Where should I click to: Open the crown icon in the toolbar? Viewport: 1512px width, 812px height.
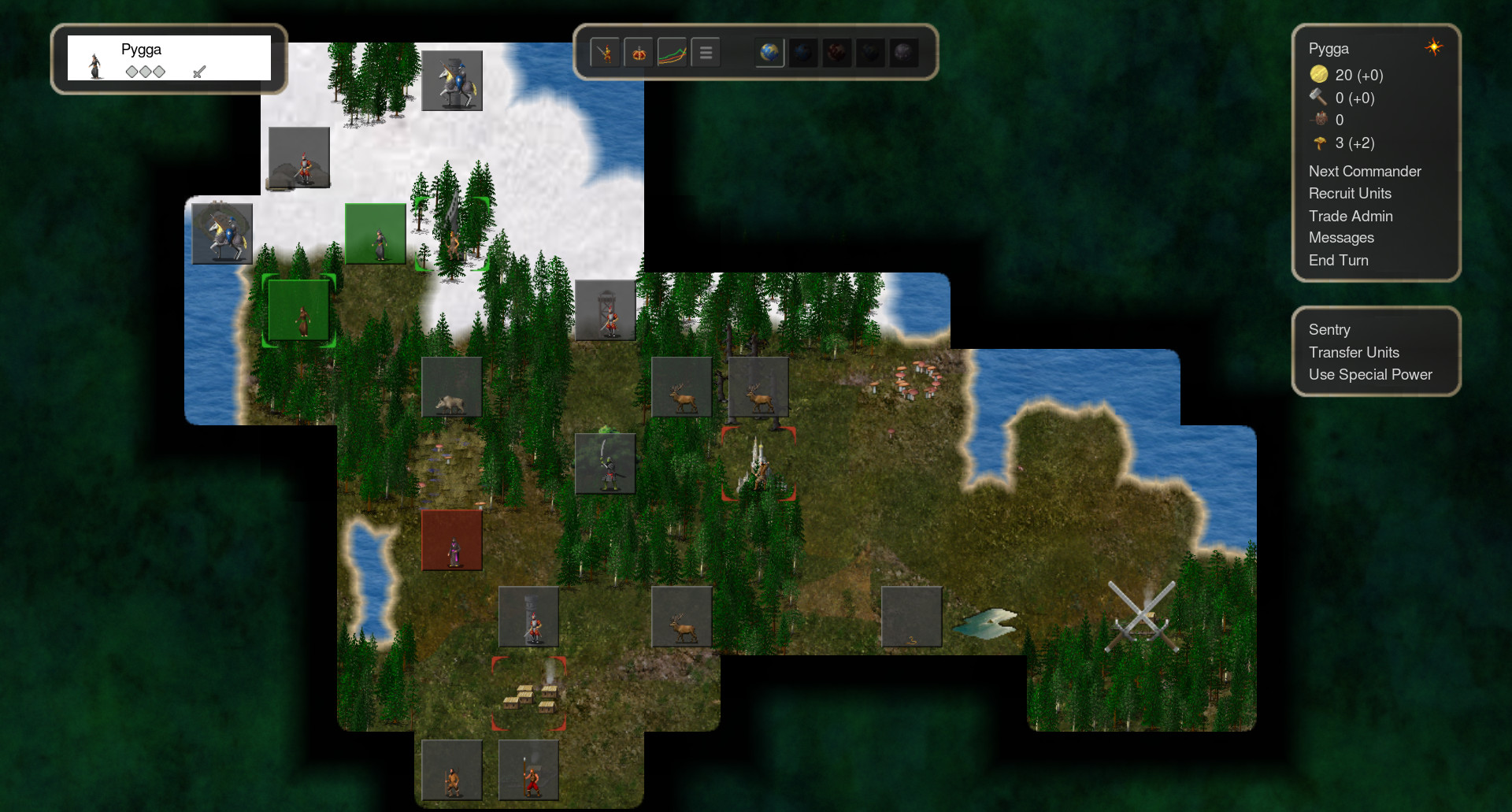point(638,52)
